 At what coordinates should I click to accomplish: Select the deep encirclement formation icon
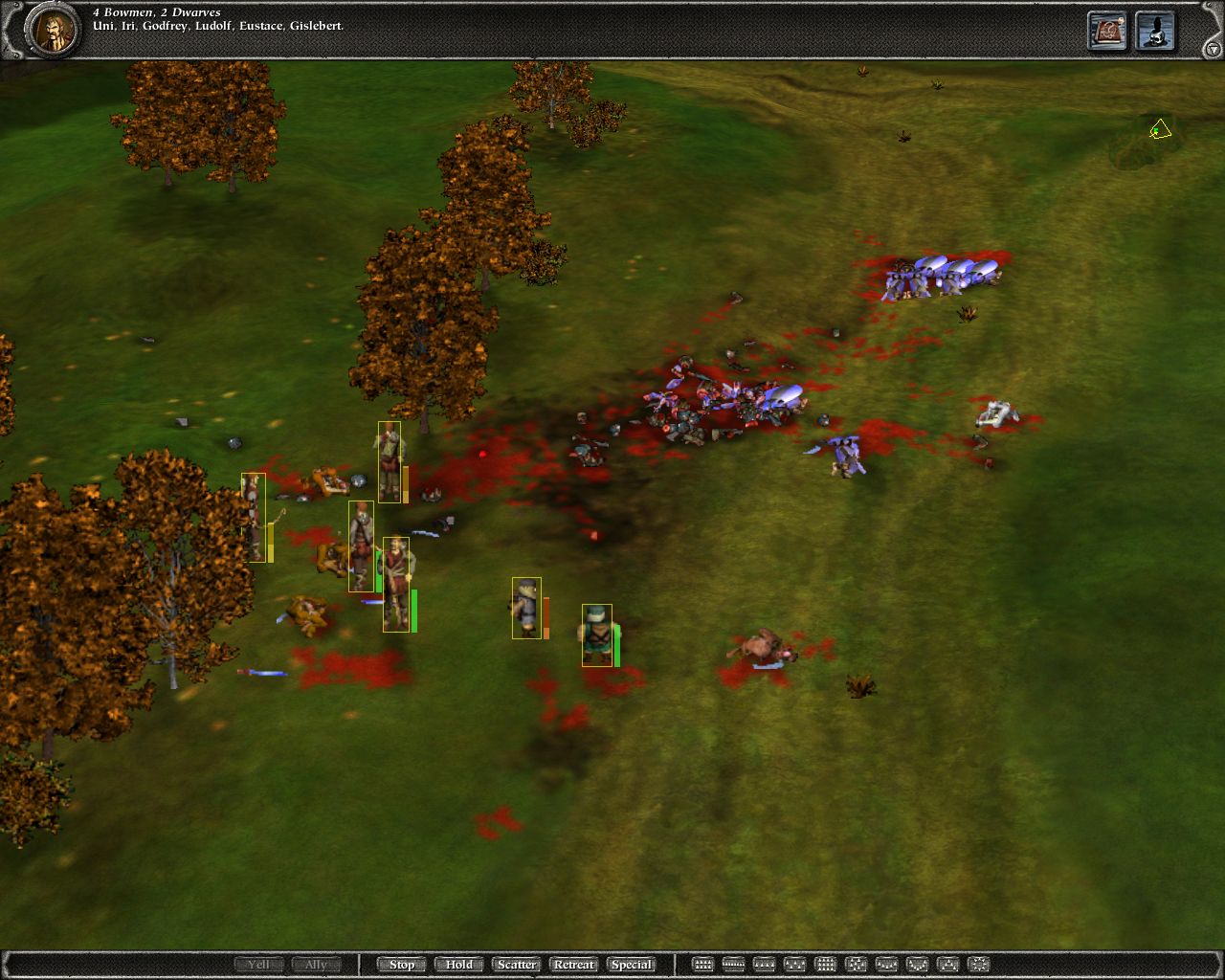coord(916,964)
